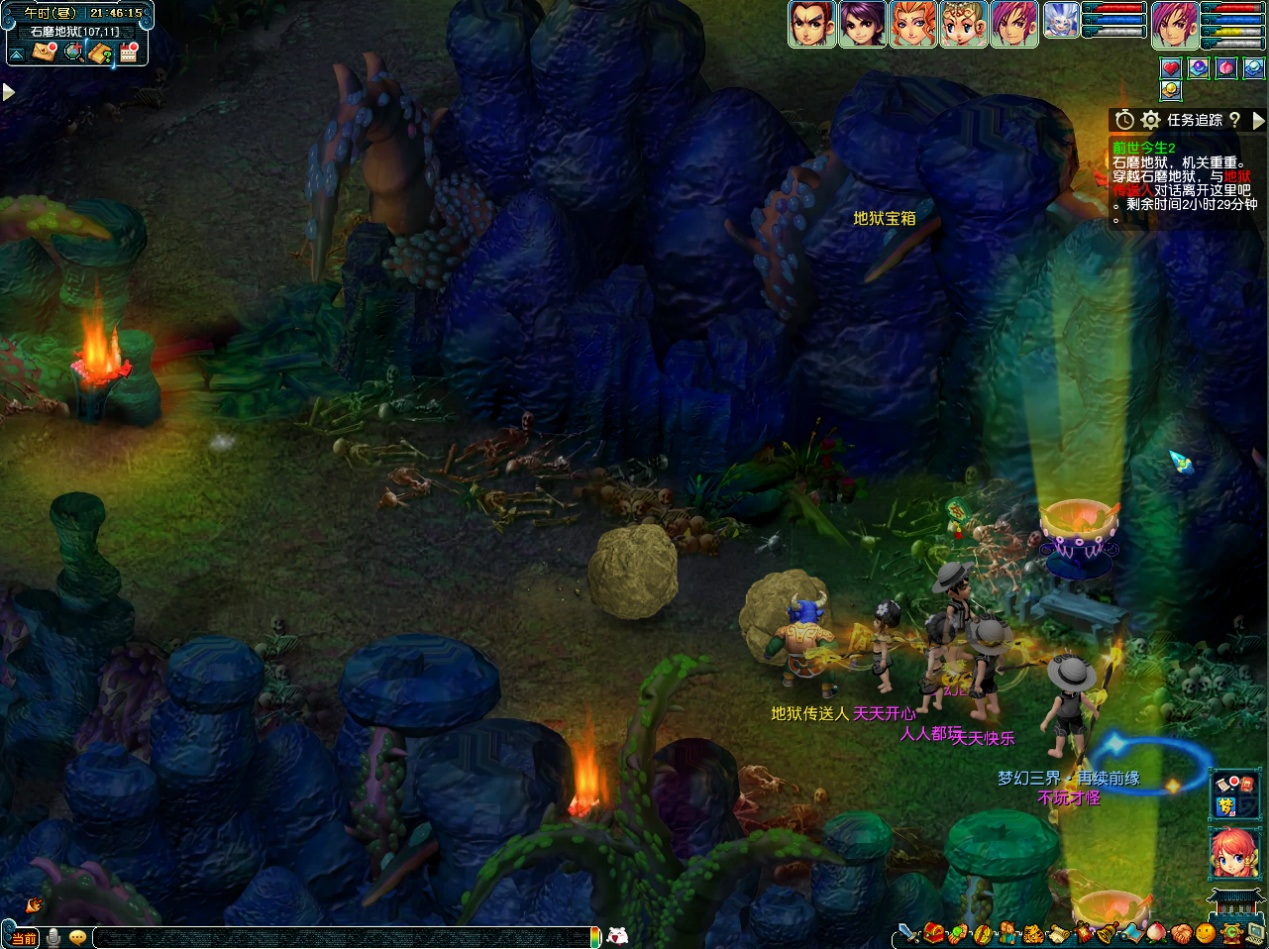Open the world map magnifier icon
This screenshot has width=1269, height=949.
[73, 53]
